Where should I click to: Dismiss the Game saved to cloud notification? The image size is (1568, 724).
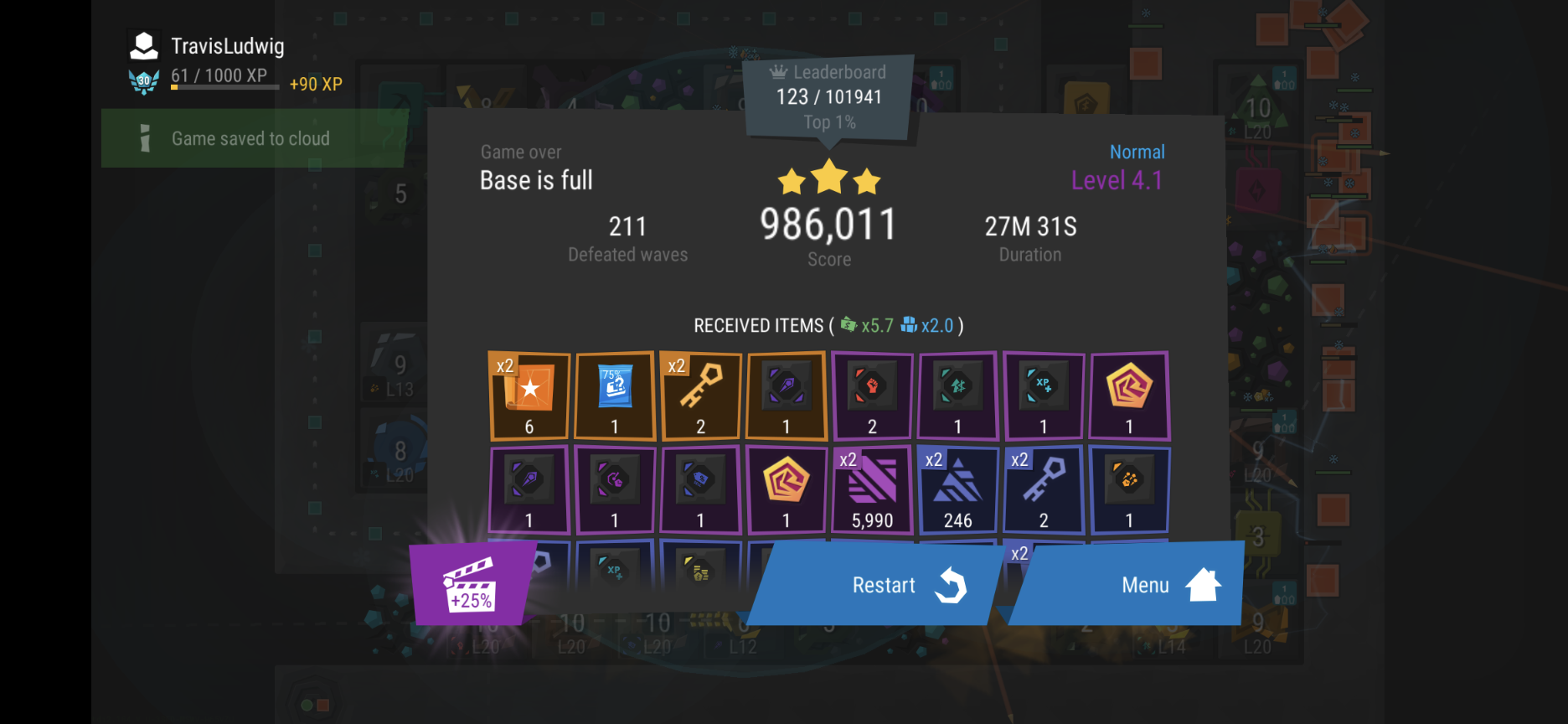pyautogui.click(x=251, y=139)
